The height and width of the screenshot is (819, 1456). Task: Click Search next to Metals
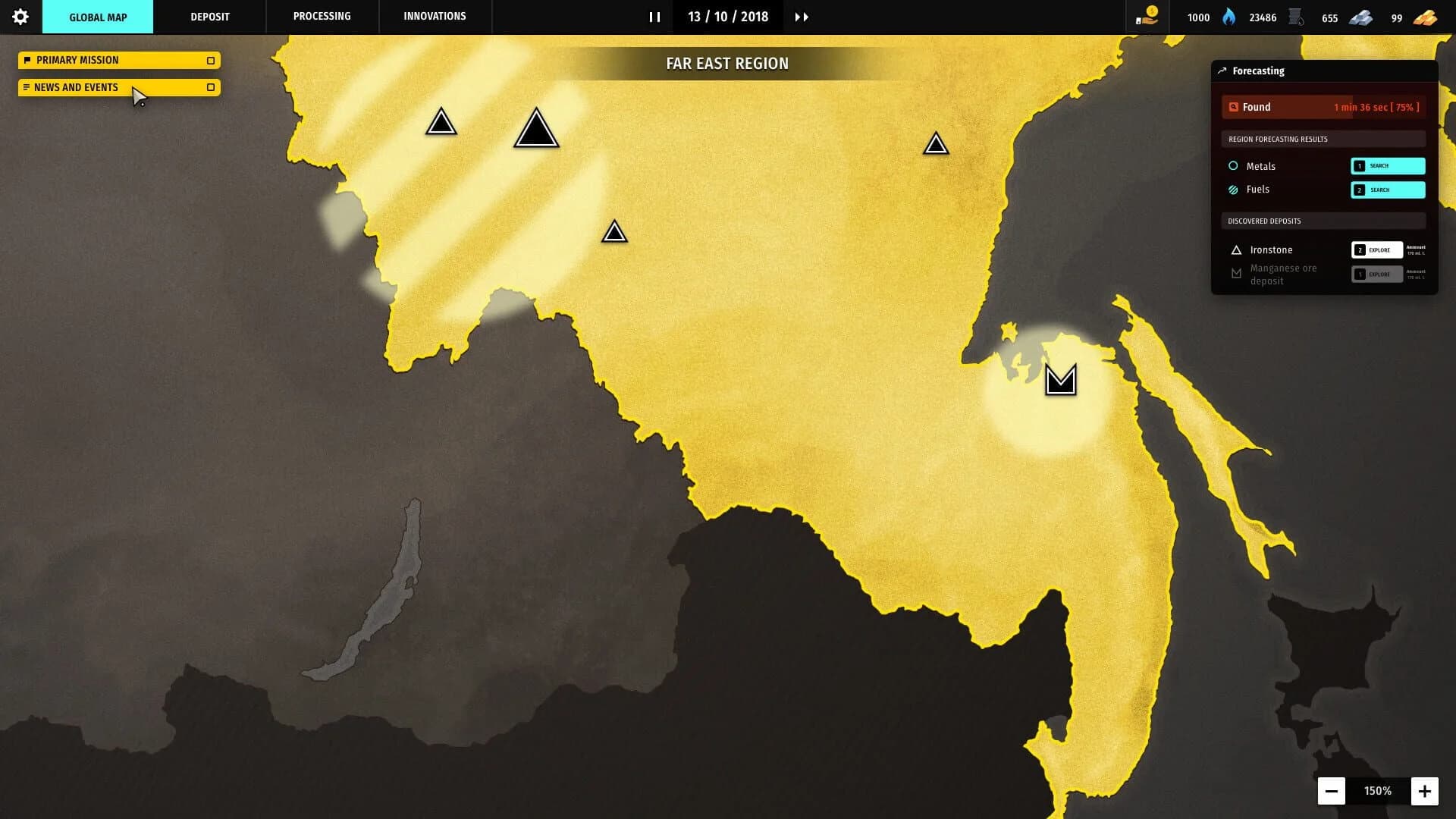(1388, 165)
